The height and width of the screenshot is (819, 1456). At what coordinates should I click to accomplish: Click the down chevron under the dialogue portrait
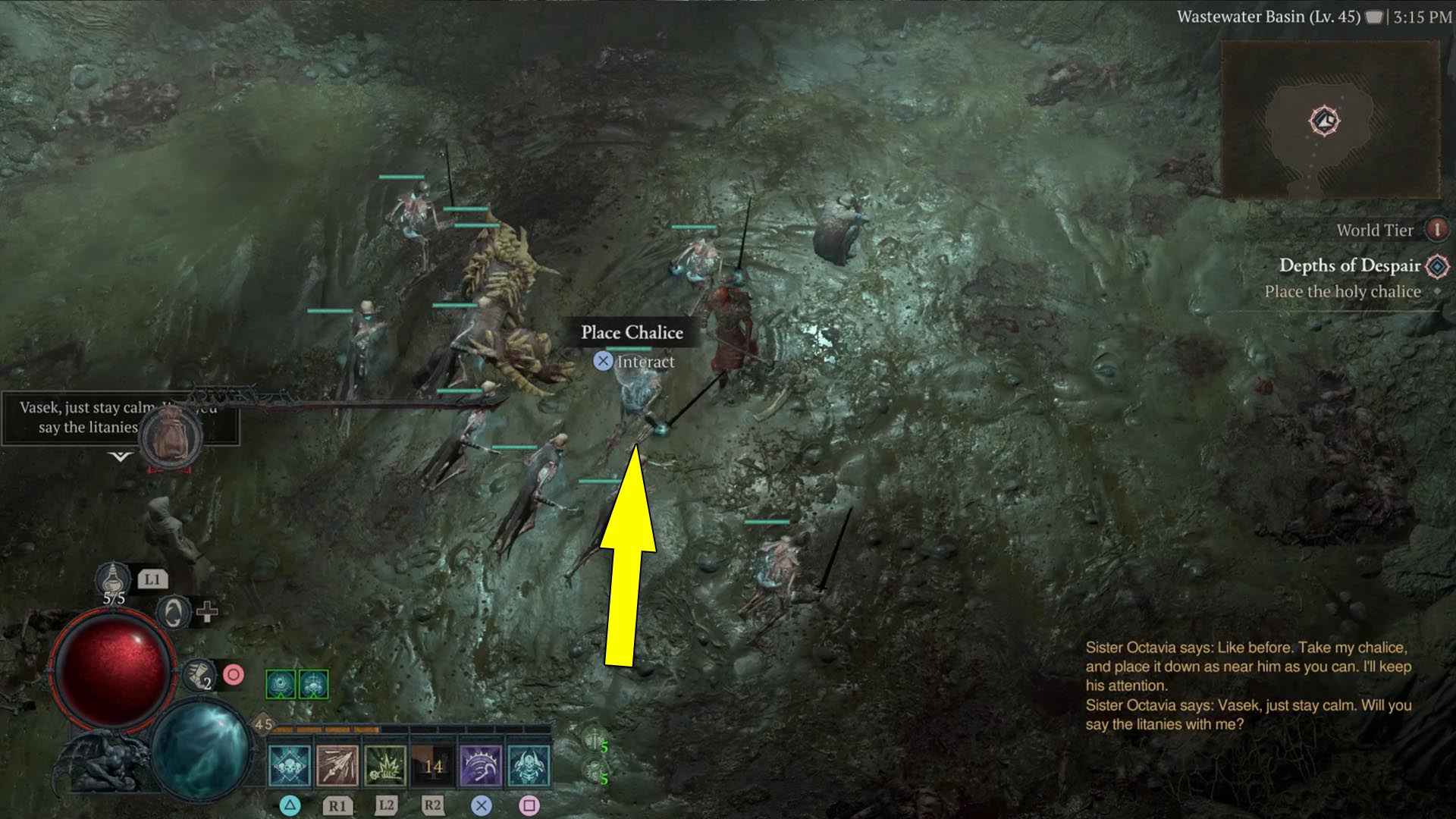(x=118, y=458)
